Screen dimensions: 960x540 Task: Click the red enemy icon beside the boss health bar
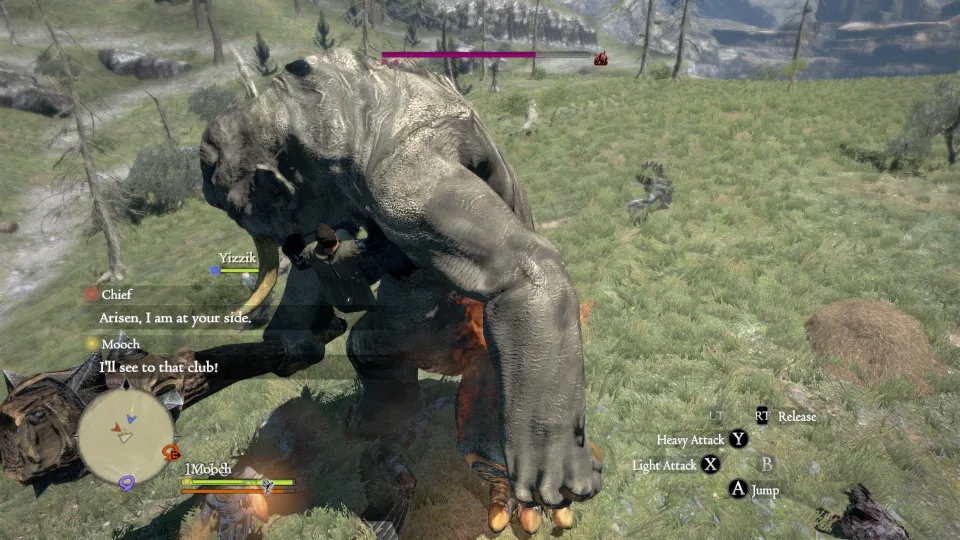[x=601, y=59]
